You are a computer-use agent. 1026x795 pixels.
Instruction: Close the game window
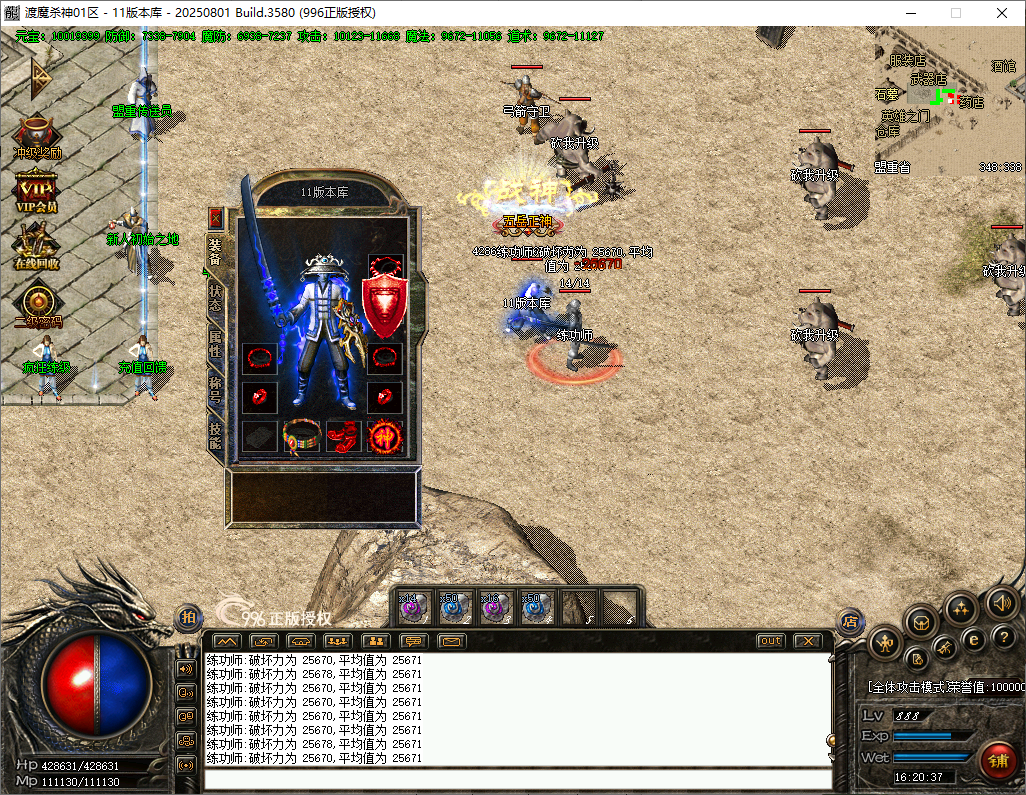(1002, 13)
